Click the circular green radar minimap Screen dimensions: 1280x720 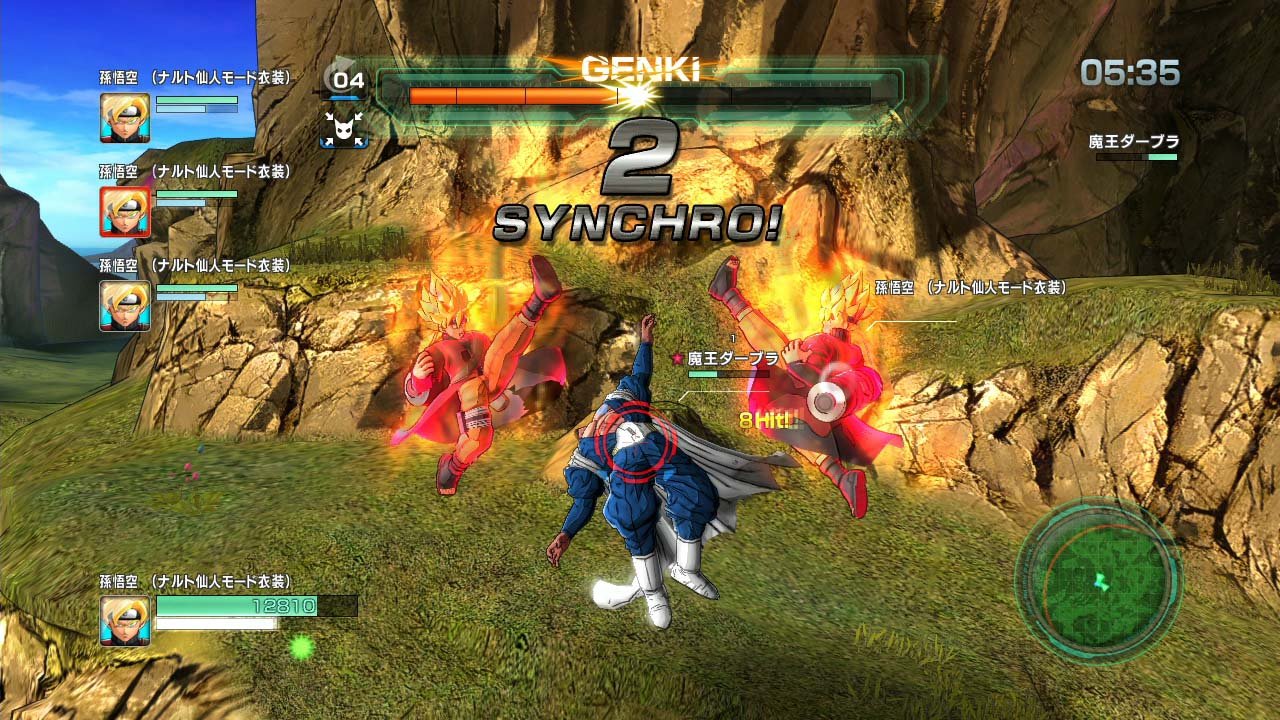pos(1099,580)
